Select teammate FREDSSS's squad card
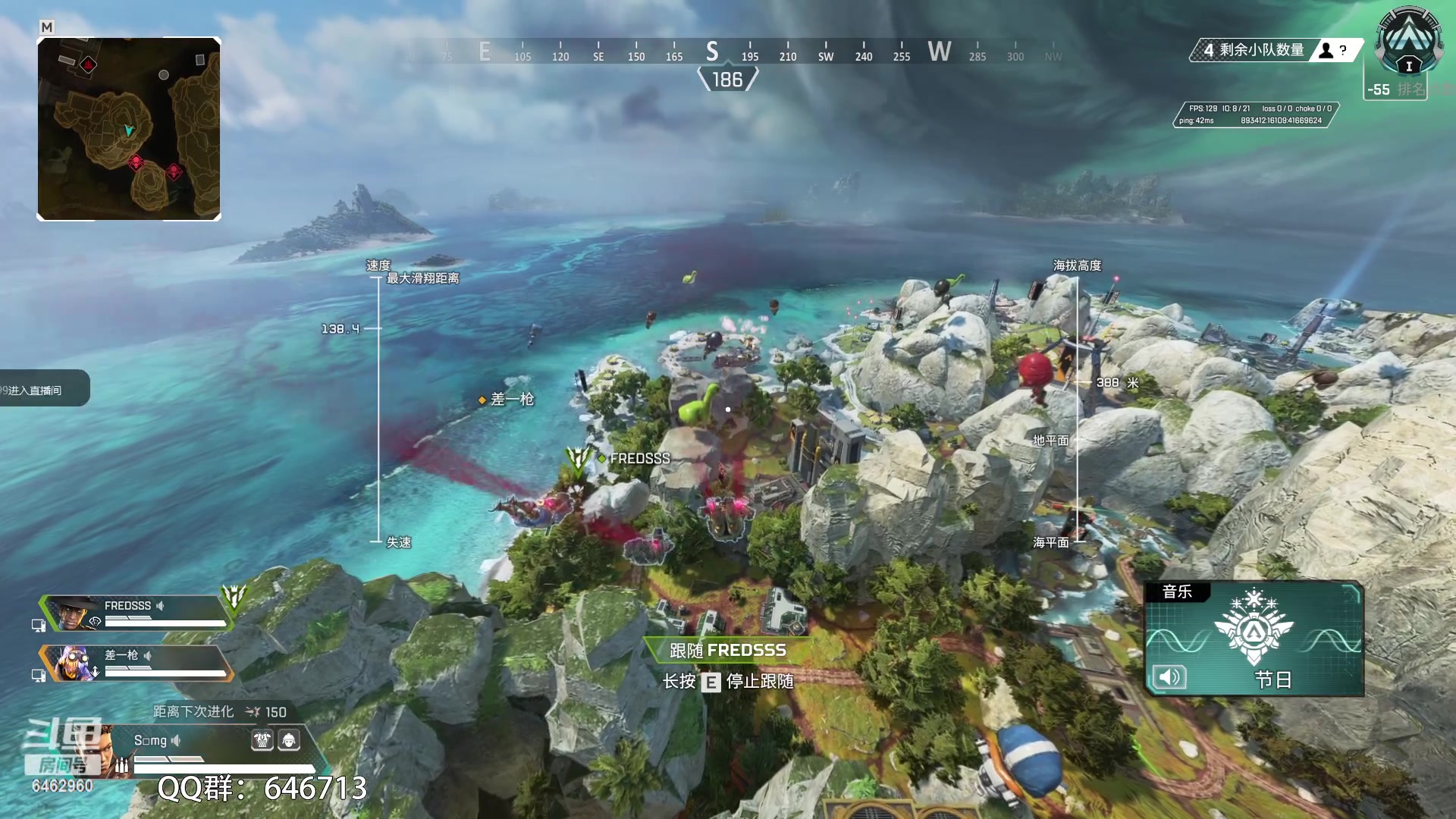This screenshot has width=1456, height=819. [136, 613]
